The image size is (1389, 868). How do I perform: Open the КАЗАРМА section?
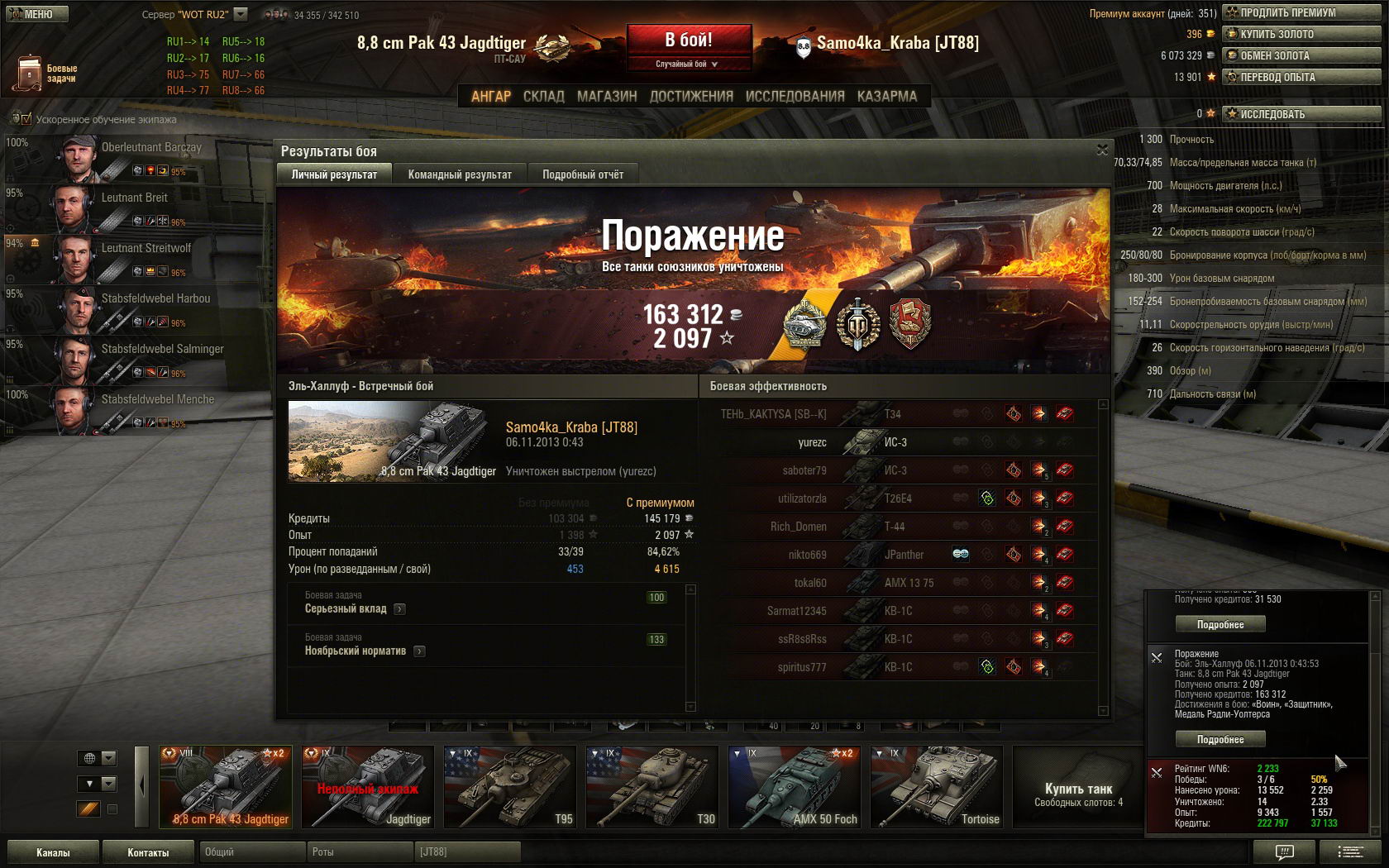point(886,96)
